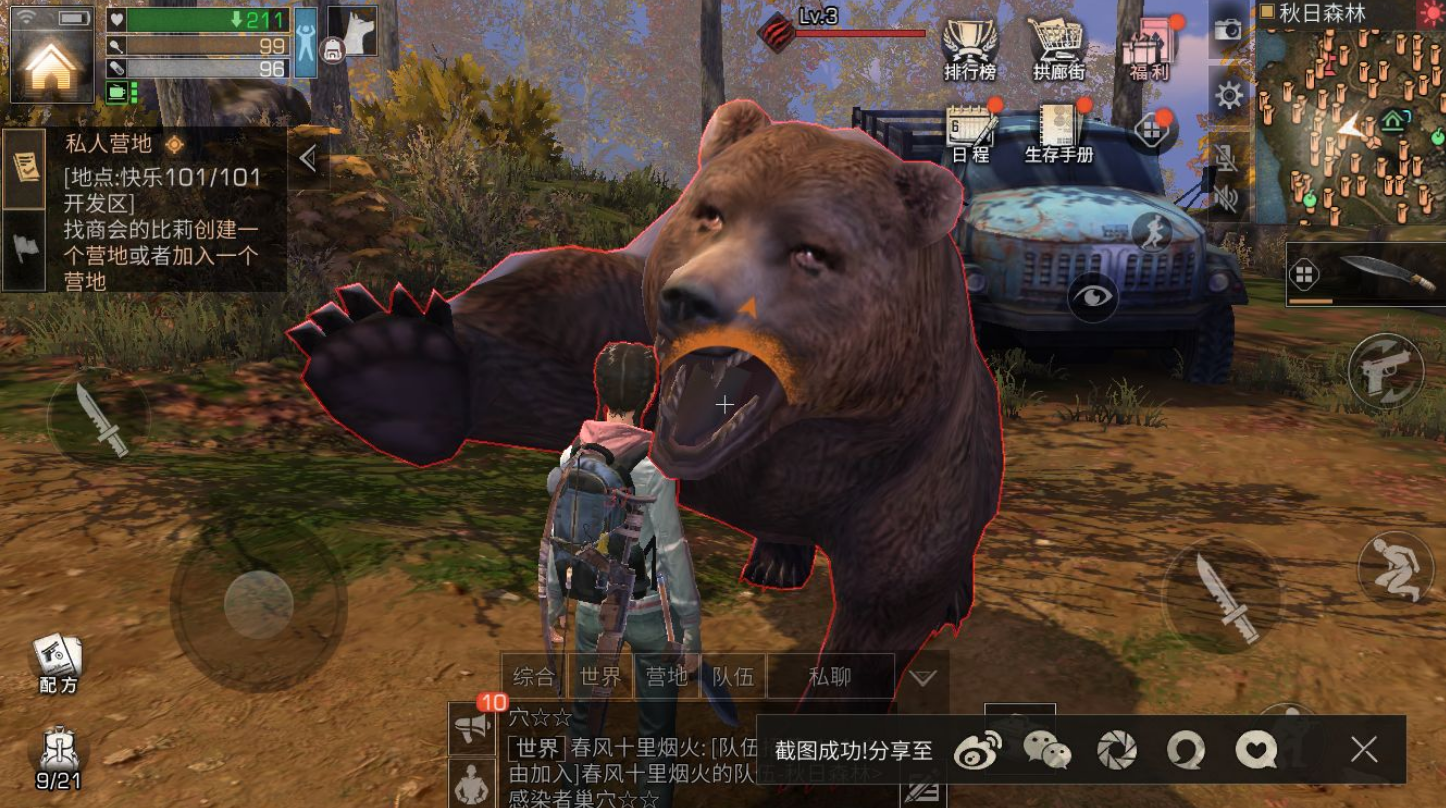The image size is (1446, 808).
Task: Open the 排行榜 ranking trophy
Action: 969,46
